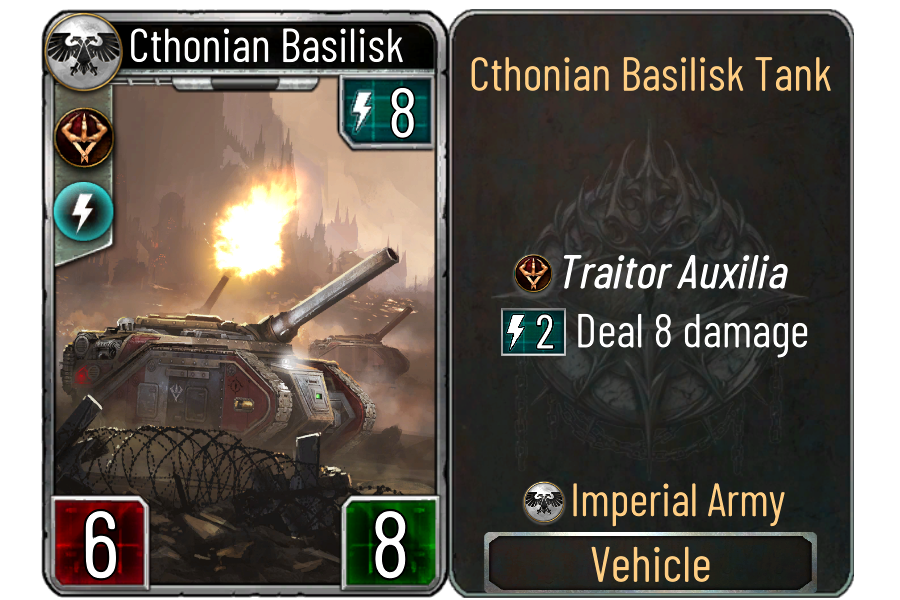Image resolution: width=900 pixels, height=600 pixels.
Task: Open the Imperial Army faction label
Action: [x=655, y=502]
